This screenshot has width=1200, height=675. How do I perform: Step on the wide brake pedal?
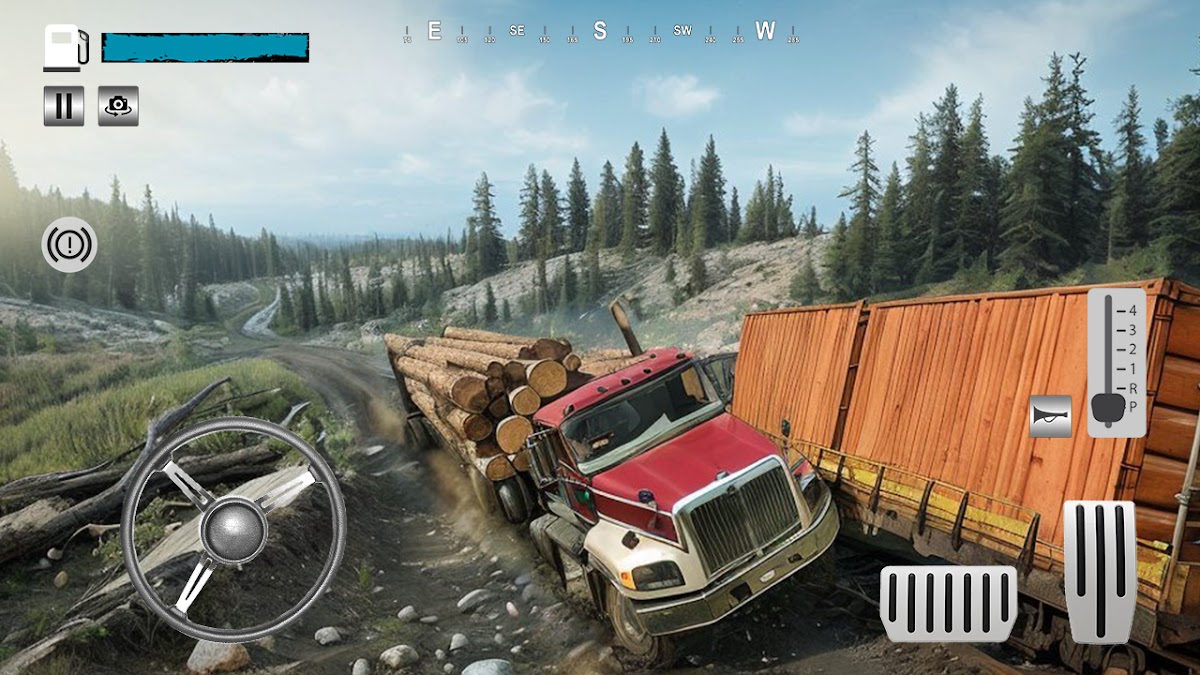pos(948,603)
